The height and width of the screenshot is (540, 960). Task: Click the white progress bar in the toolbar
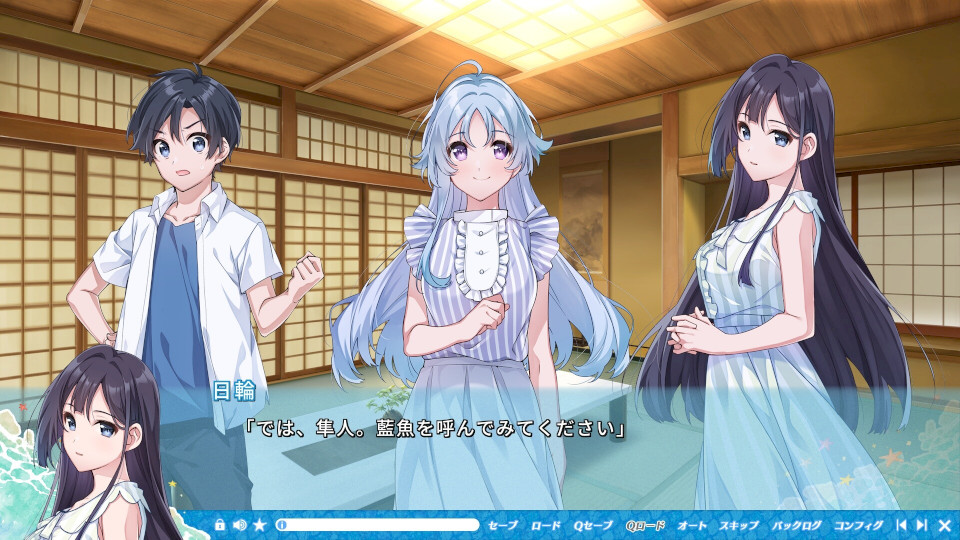point(378,525)
